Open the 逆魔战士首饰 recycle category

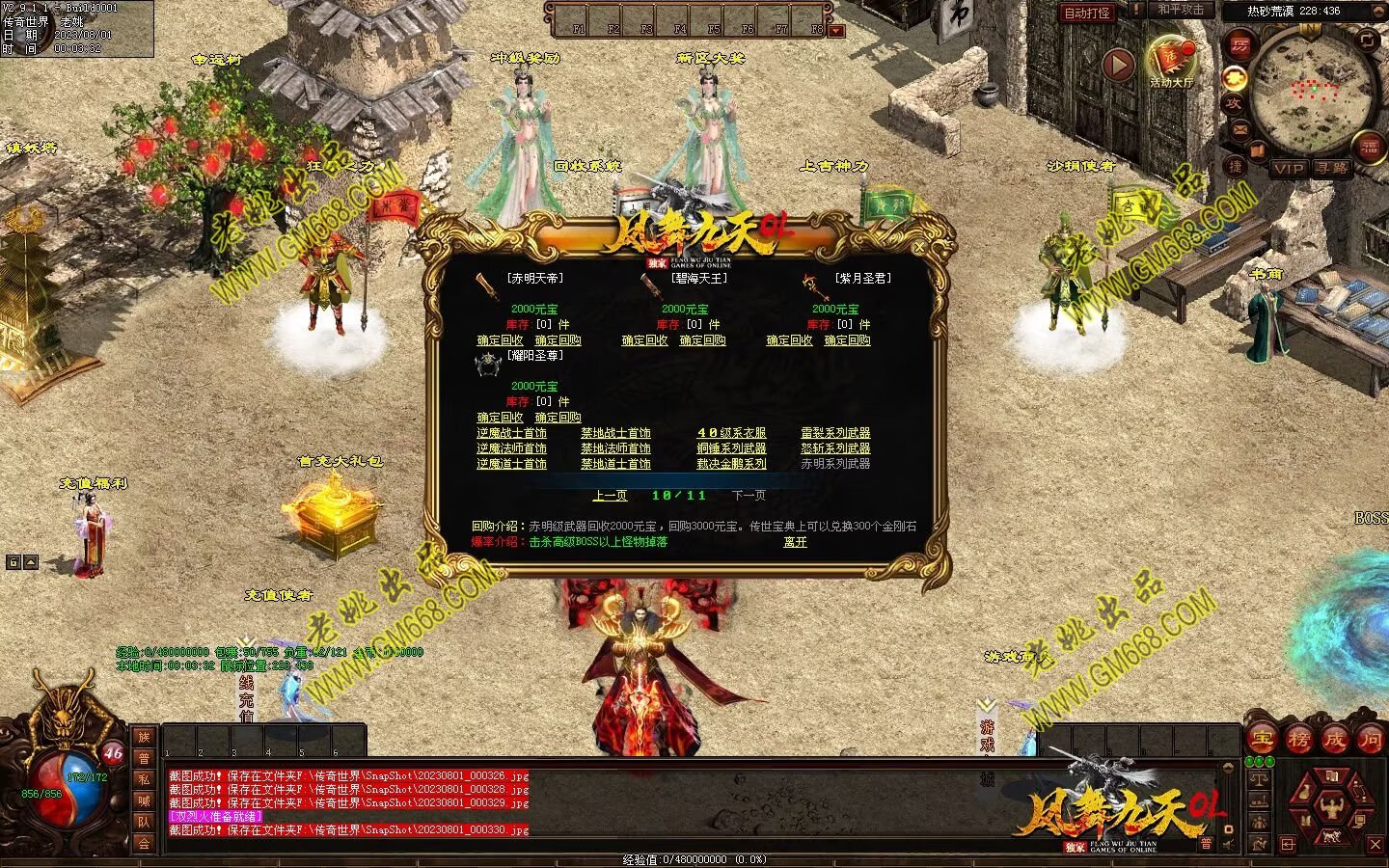(x=511, y=433)
